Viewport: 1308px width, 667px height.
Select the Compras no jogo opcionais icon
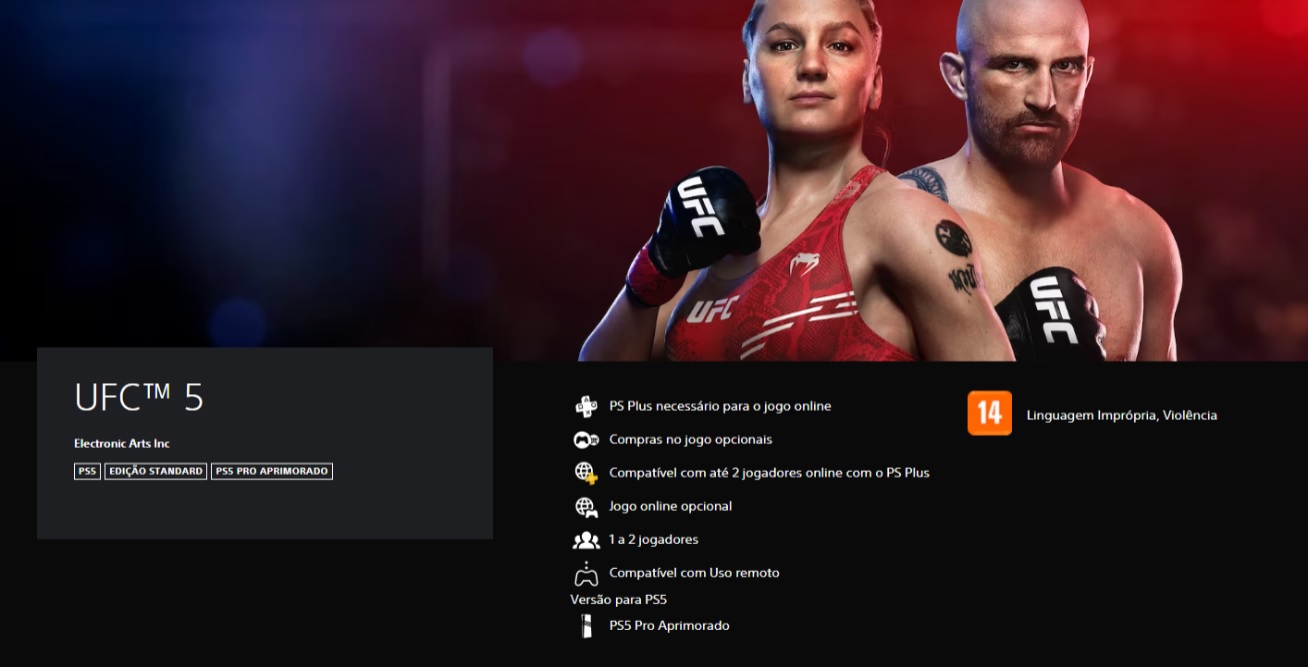coord(585,440)
